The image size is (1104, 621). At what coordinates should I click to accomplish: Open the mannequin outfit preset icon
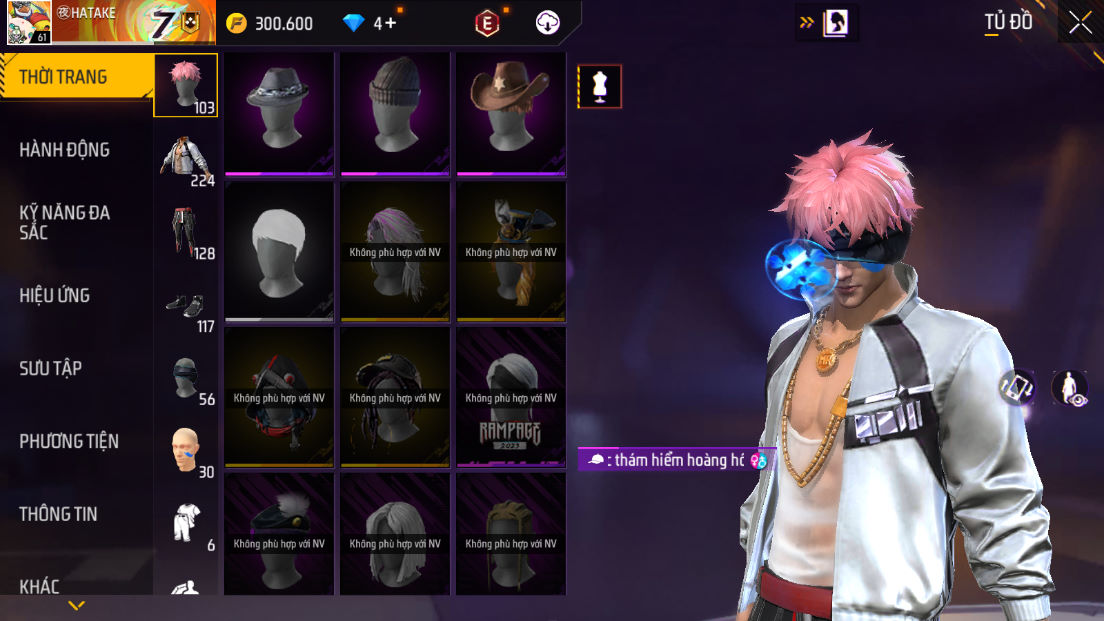tap(600, 87)
